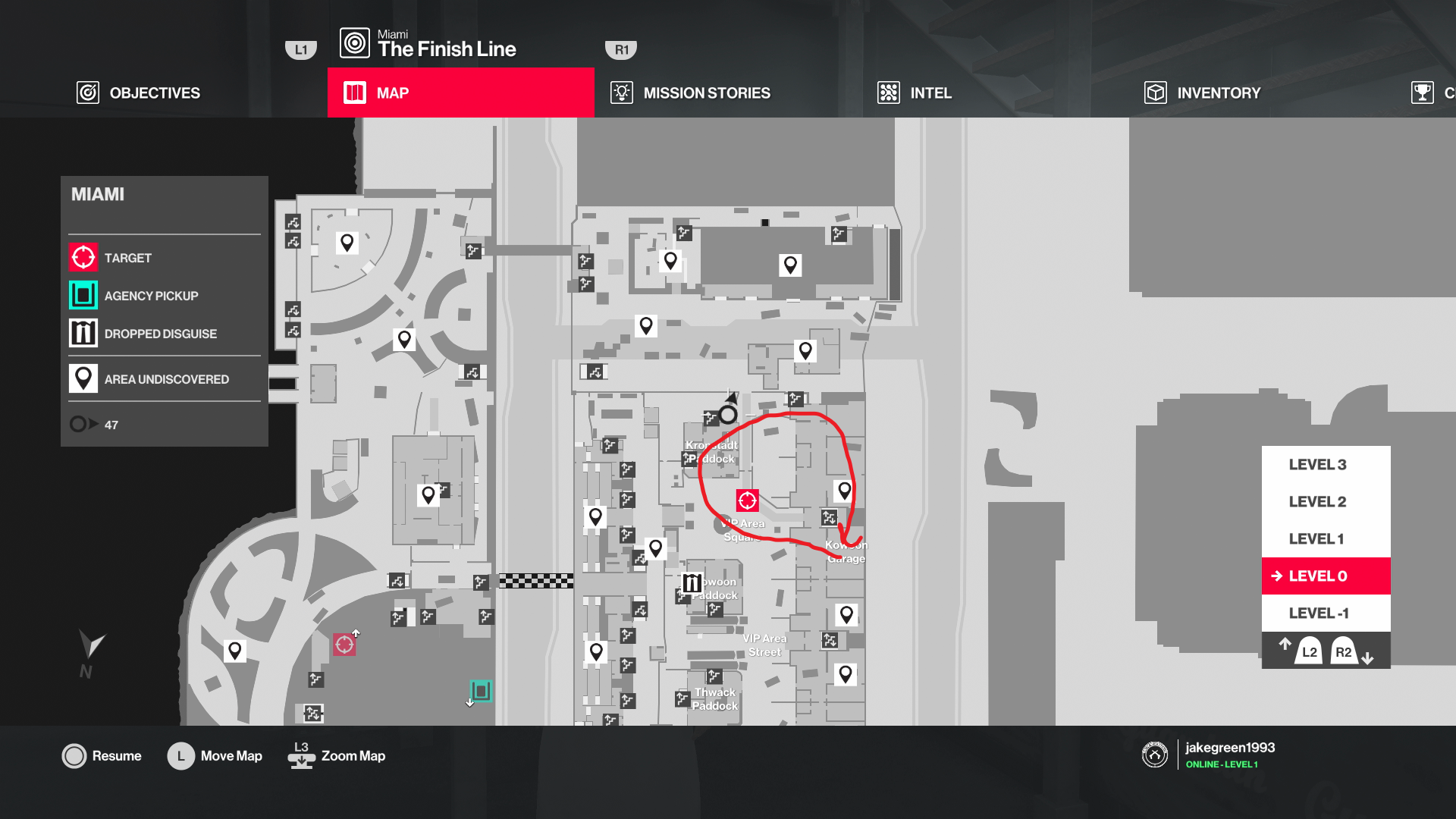Click the dropped disguise marker near Kowoon Paddock

coord(691,582)
